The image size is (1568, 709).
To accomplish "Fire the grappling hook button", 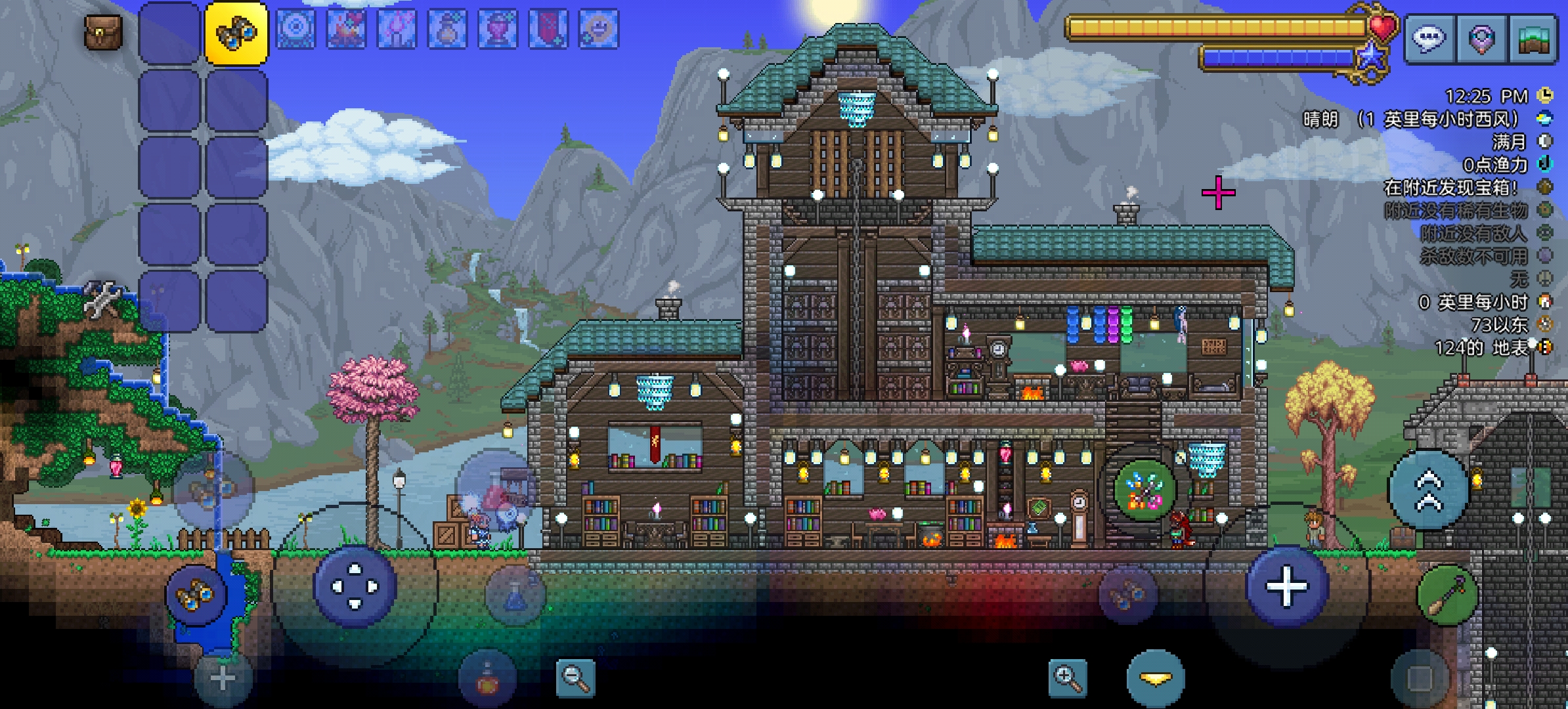I will coord(1447,595).
